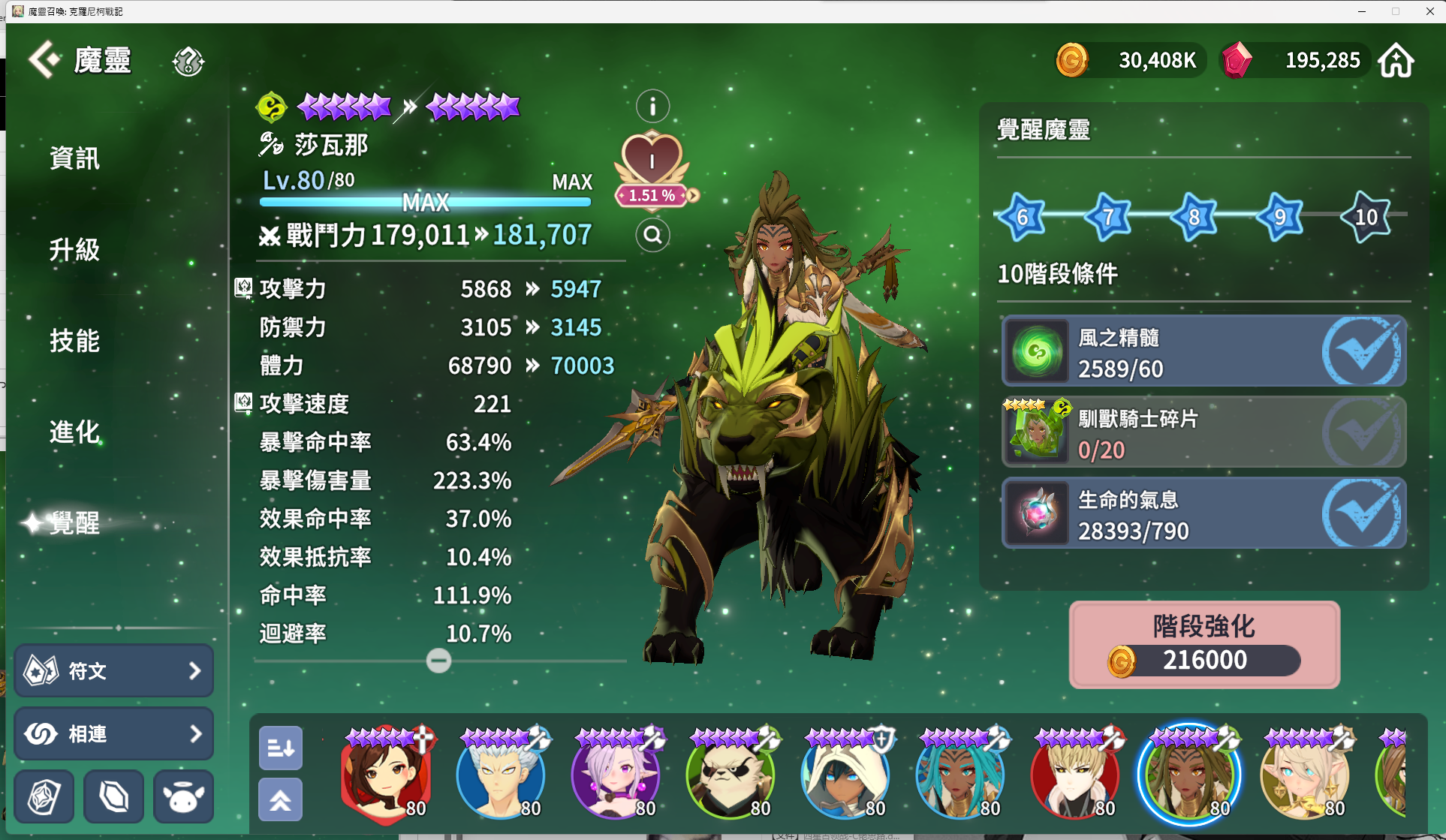
Task: Open the monster list sort button
Action: tap(281, 748)
